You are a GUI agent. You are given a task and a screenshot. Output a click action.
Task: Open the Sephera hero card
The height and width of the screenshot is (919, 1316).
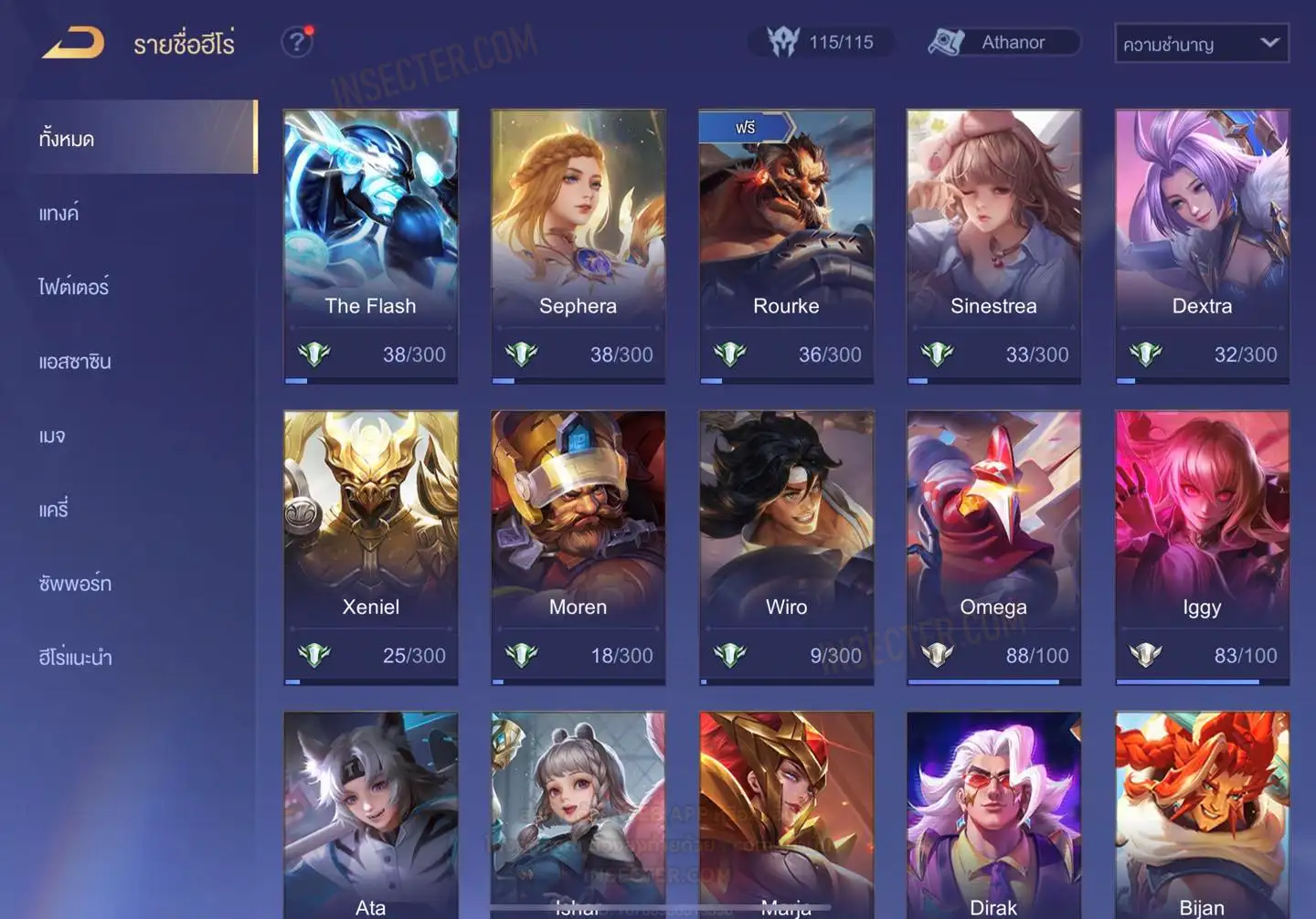click(x=578, y=245)
